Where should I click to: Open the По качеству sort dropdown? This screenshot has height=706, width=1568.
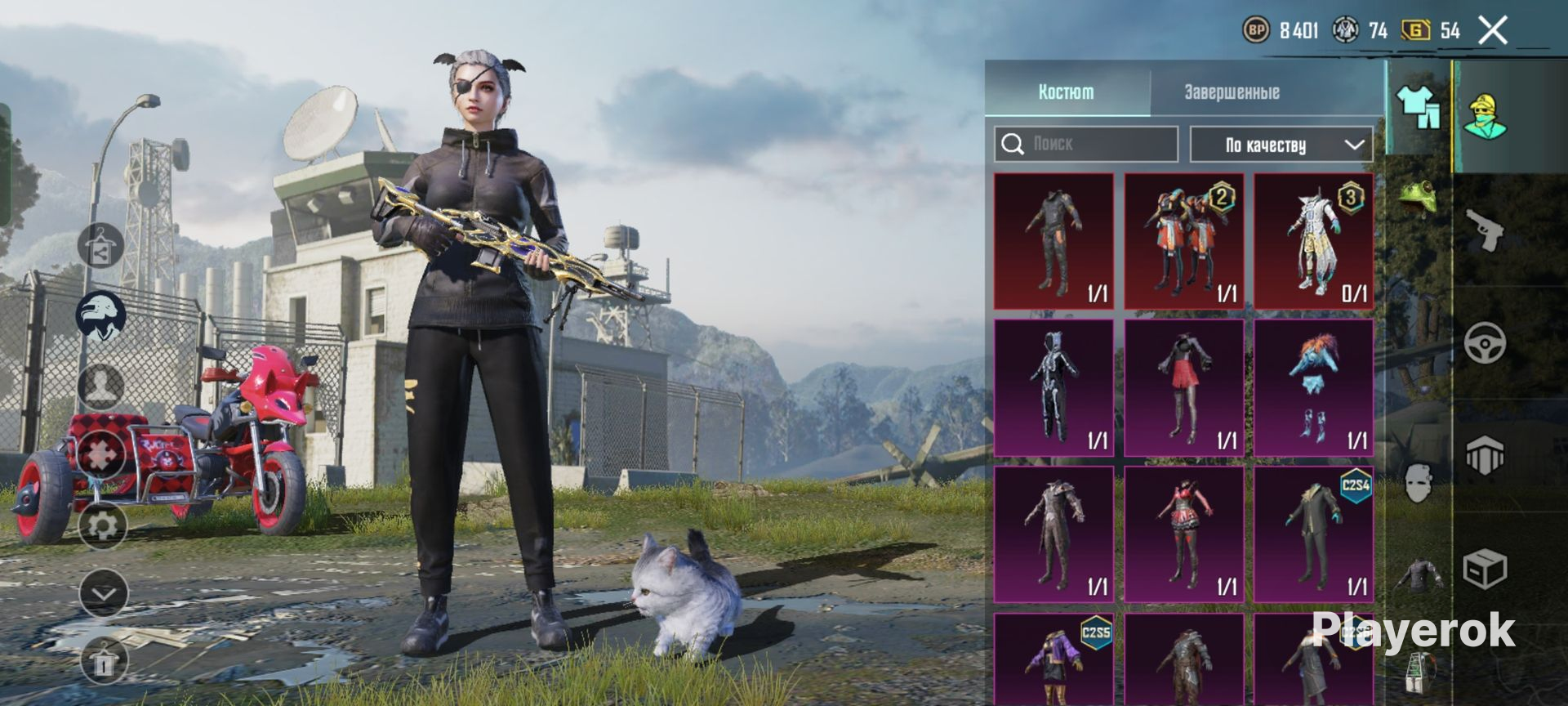click(1281, 145)
